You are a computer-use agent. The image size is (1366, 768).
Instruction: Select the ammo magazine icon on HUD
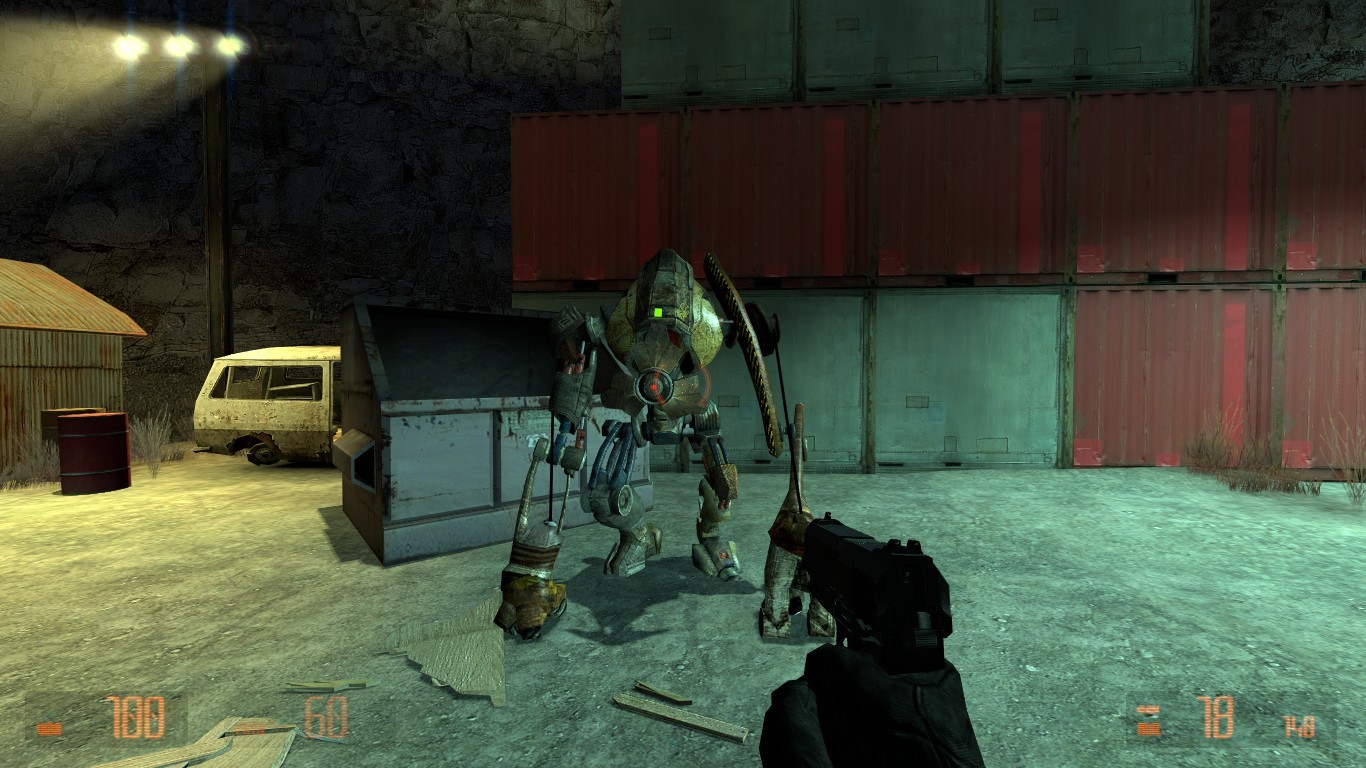coord(1148,720)
